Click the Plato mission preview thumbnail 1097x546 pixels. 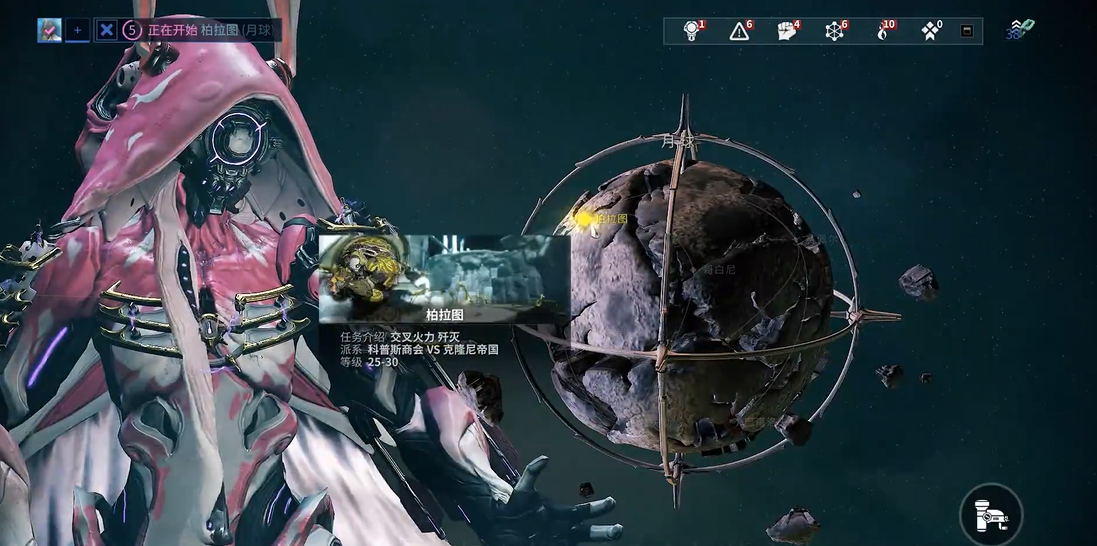[x=444, y=270]
